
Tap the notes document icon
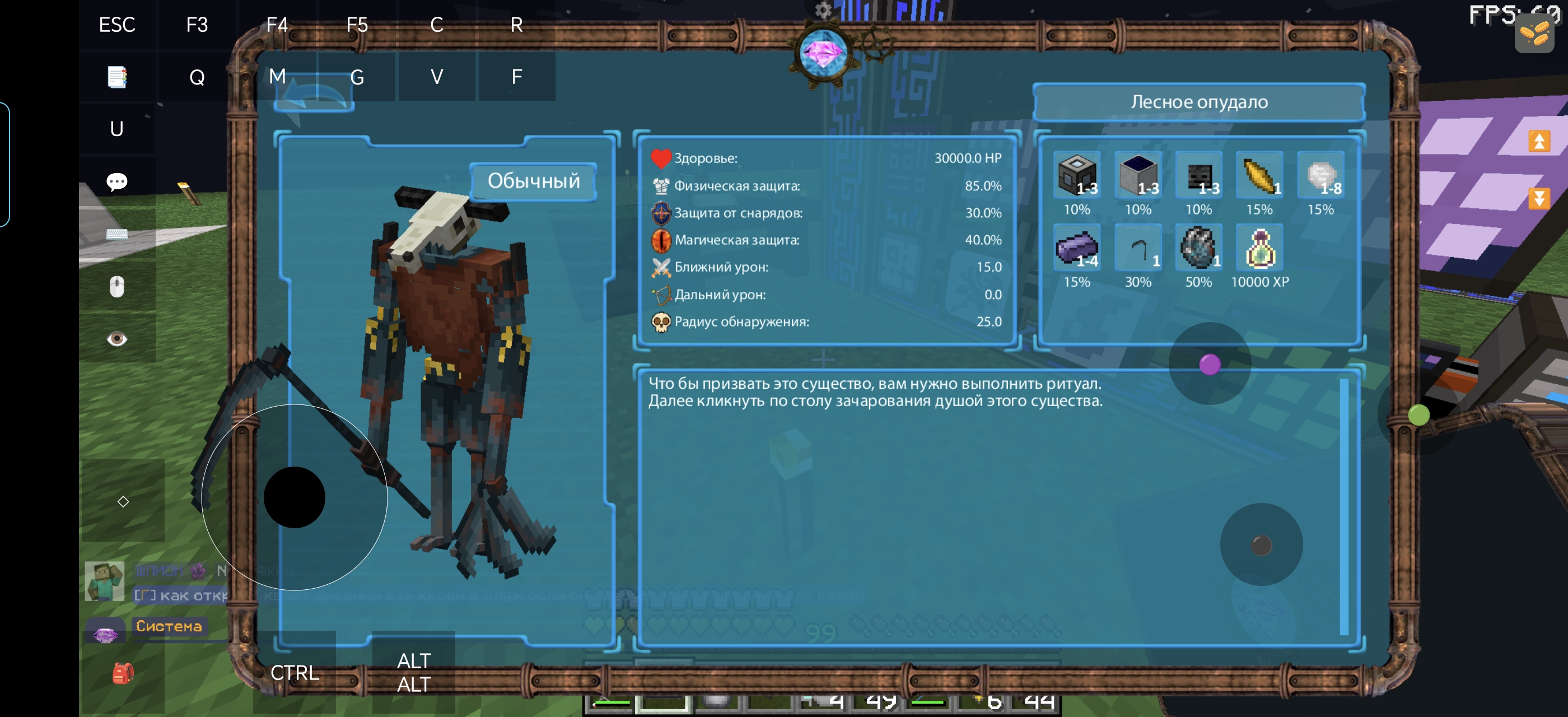pos(117,77)
